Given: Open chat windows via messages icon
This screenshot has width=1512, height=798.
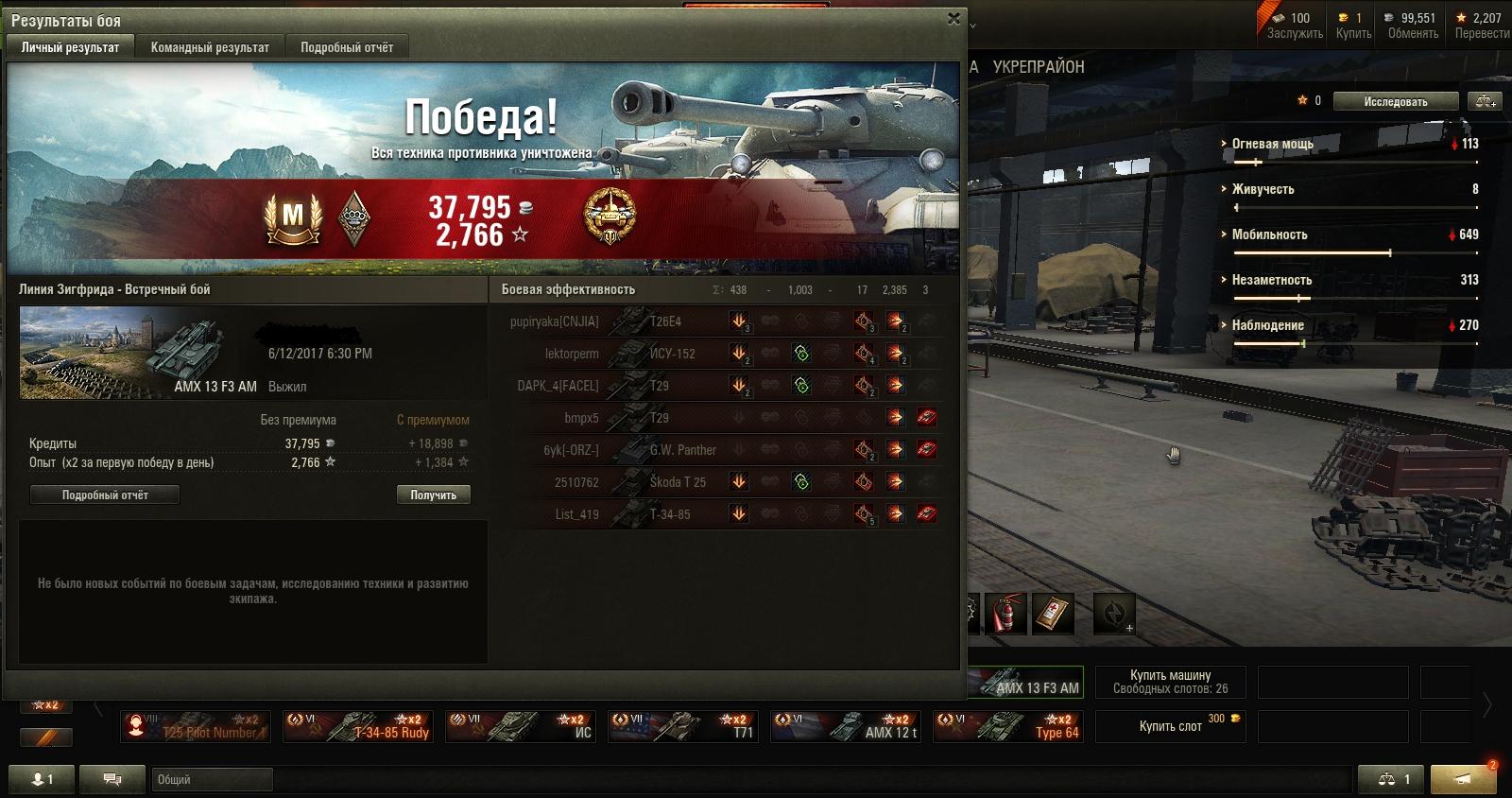Looking at the screenshot, I should click(x=112, y=779).
